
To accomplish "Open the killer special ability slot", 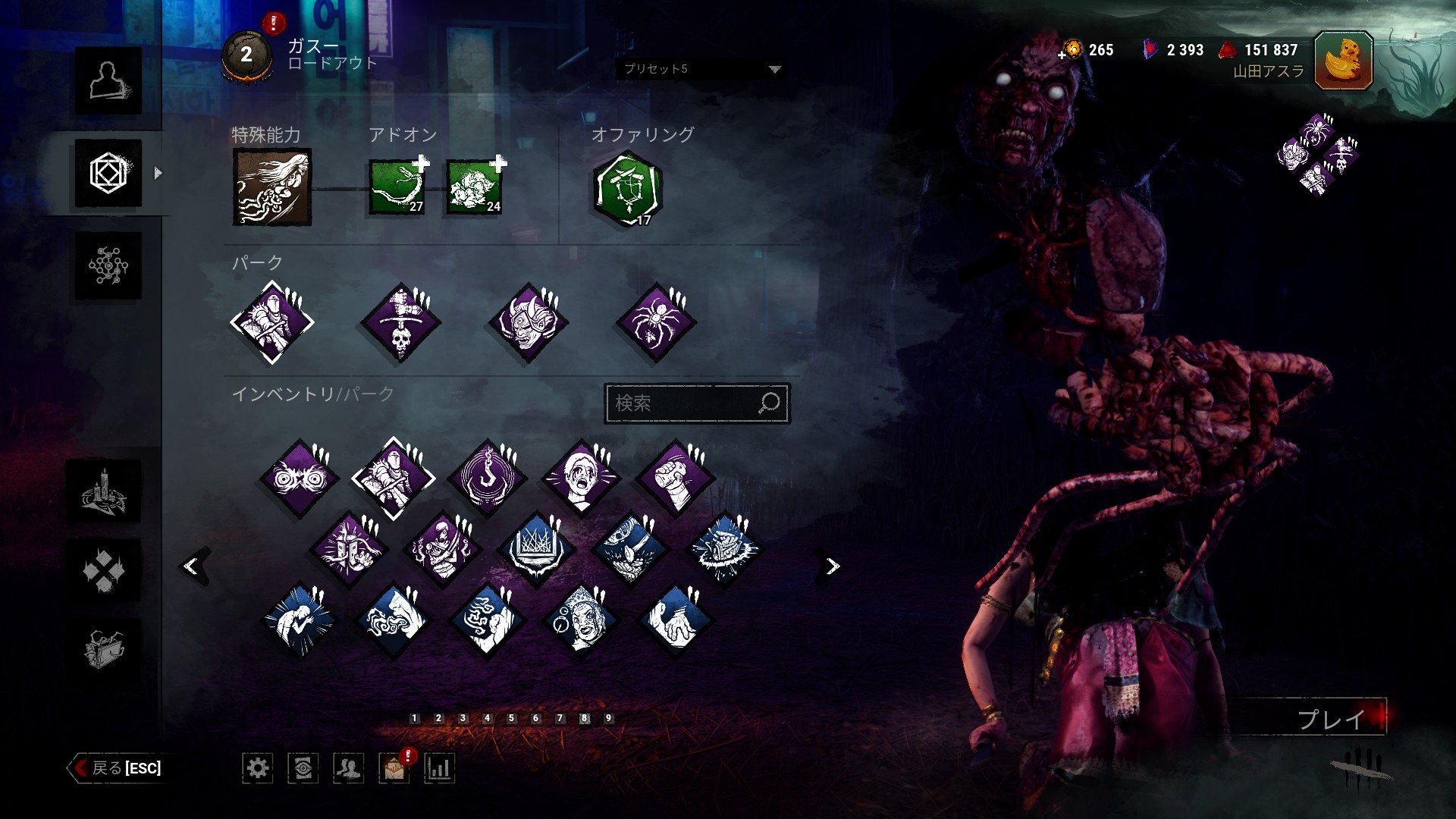I will [271, 187].
